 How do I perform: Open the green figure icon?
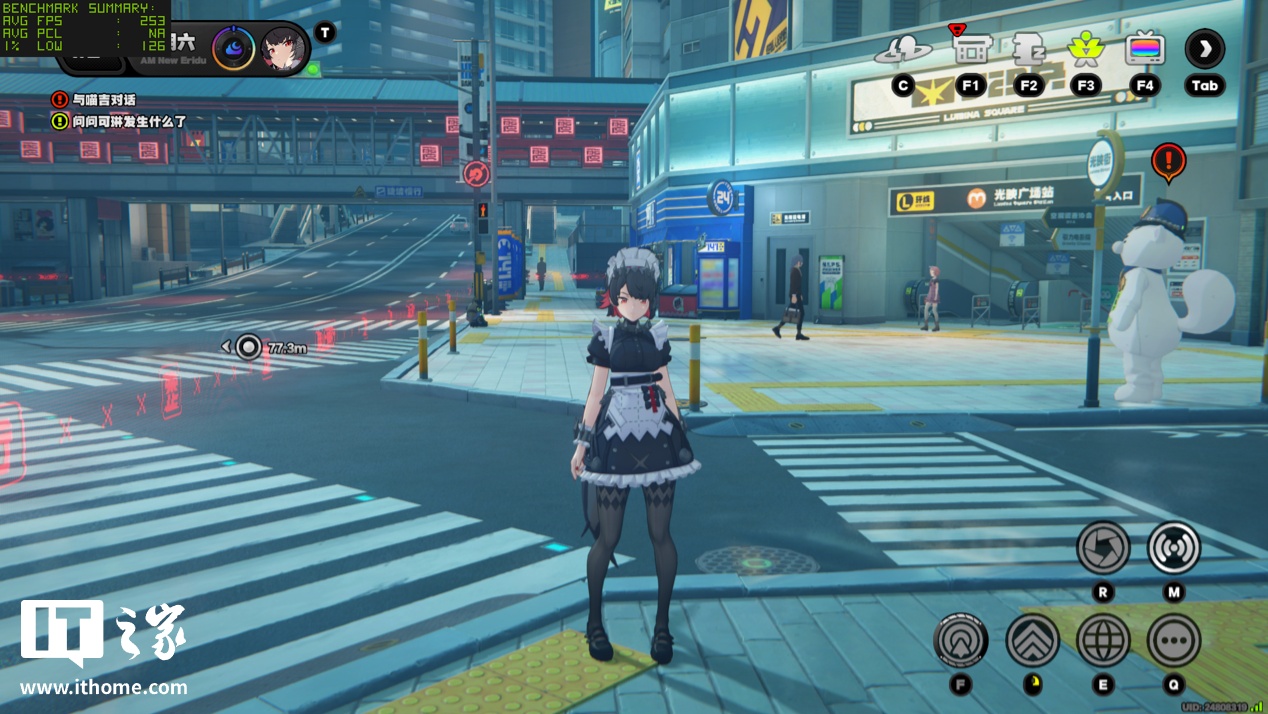pos(1085,48)
